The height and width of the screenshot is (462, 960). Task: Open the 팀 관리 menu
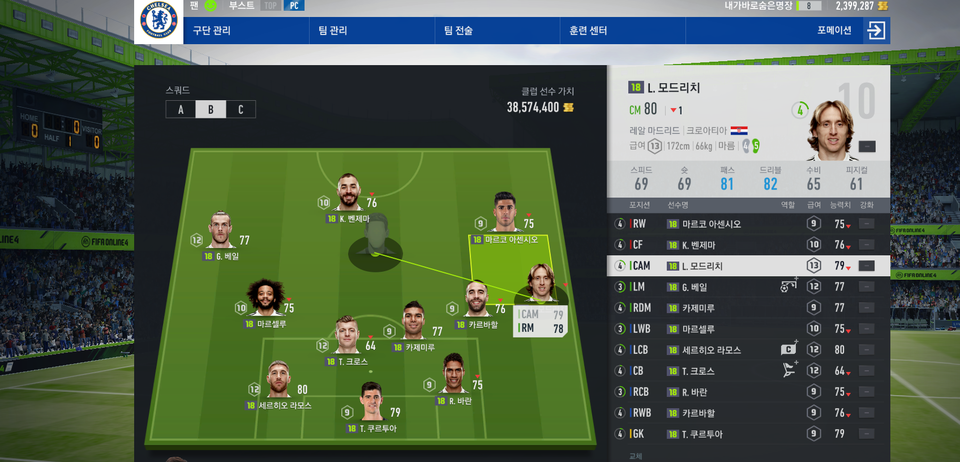tap(333, 31)
